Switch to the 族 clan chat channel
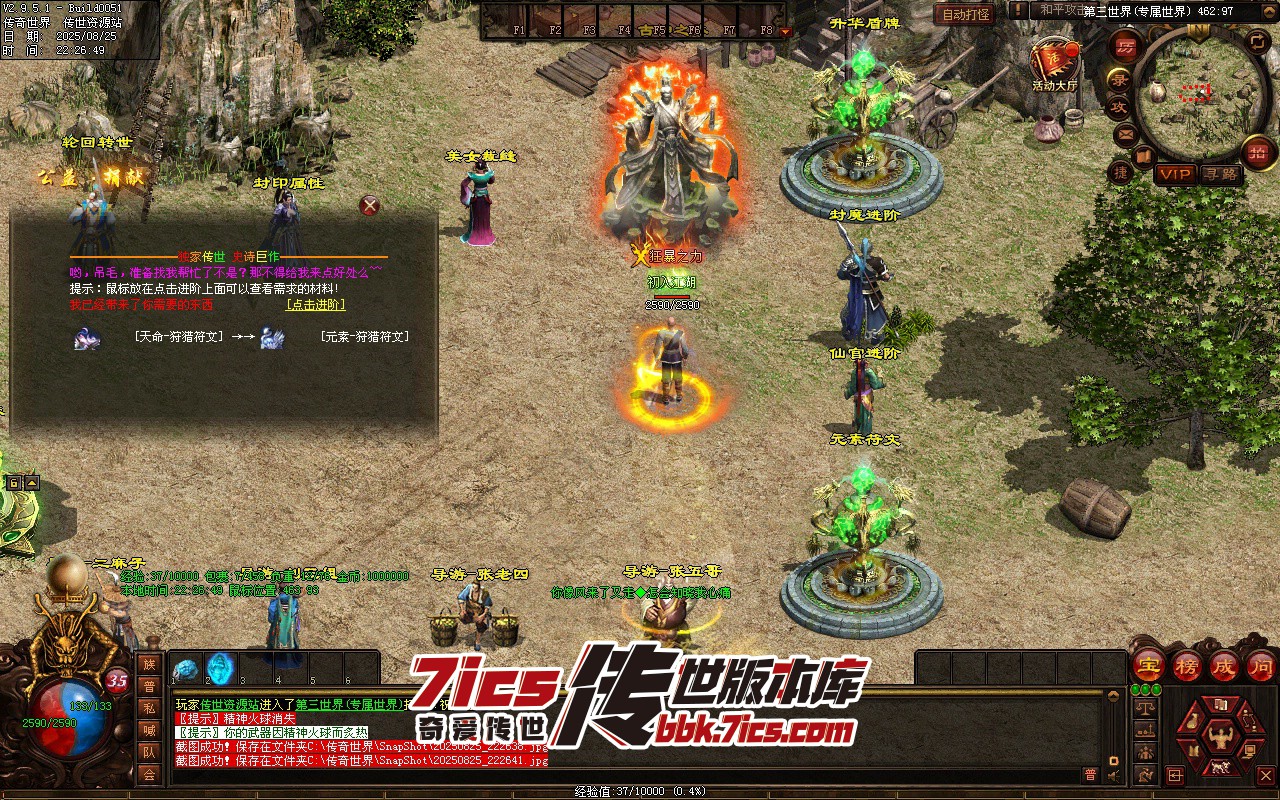 [x=149, y=664]
